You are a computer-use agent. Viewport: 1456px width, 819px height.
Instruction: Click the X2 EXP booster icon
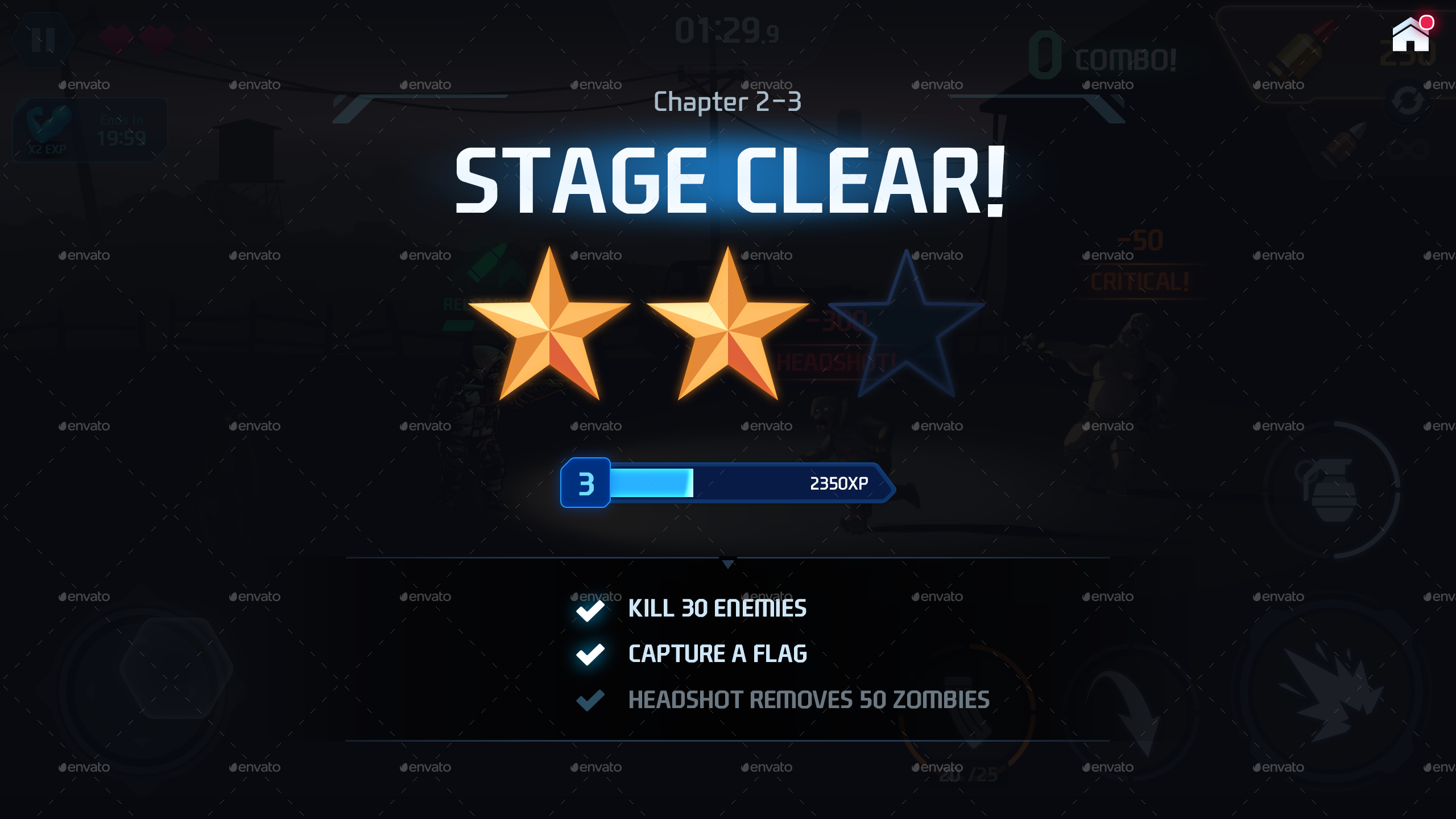tap(48, 128)
